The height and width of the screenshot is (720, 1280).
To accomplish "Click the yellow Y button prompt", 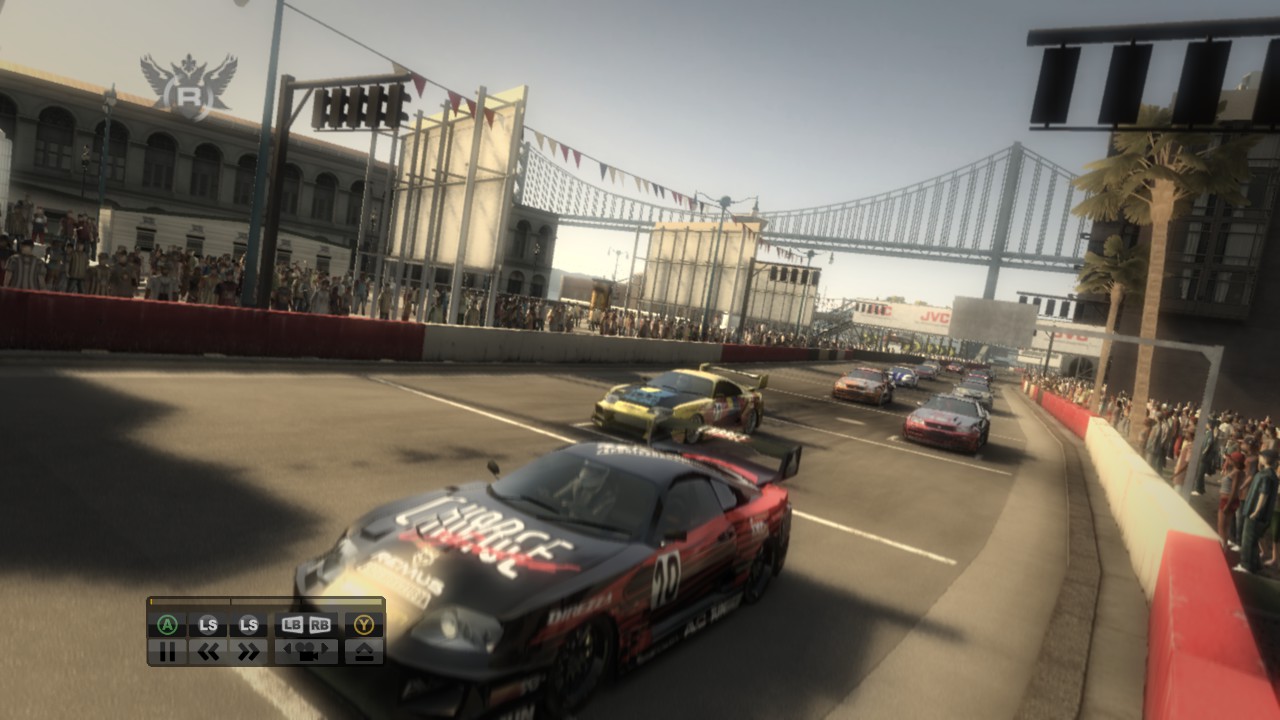I will (365, 624).
